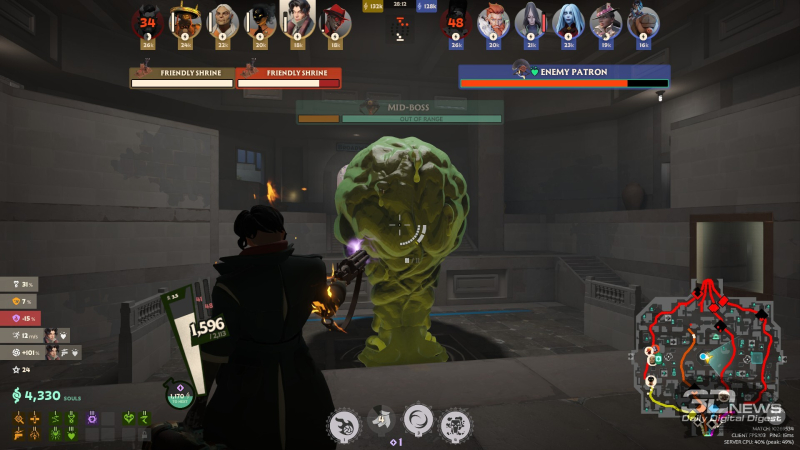Select the white-haired ally hero portrait
This screenshot has height=450, width=800.
pyautogui.click(x=223, y=20)
